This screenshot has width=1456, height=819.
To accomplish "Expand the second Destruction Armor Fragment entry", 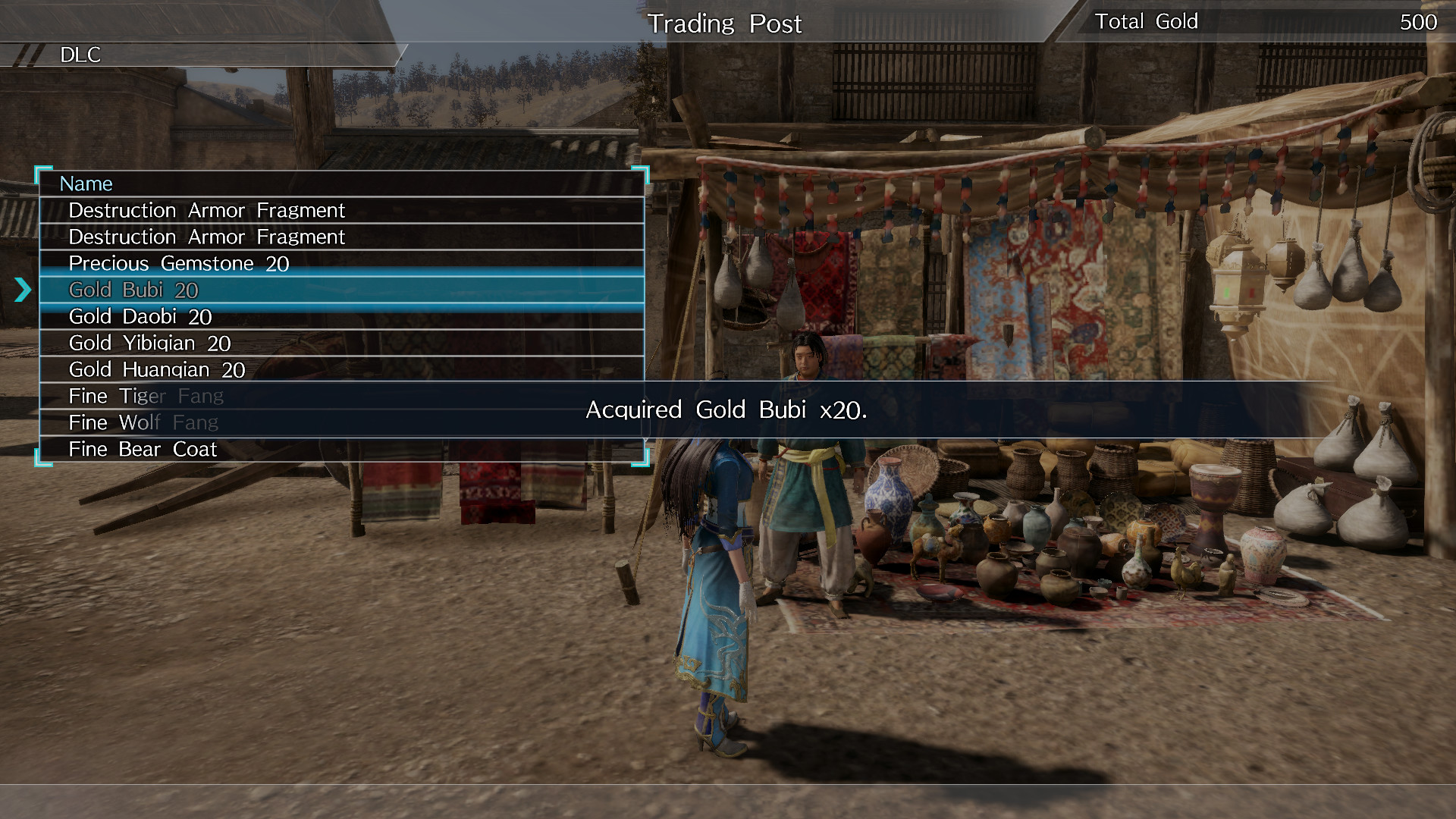I will [x=206, y=237].
